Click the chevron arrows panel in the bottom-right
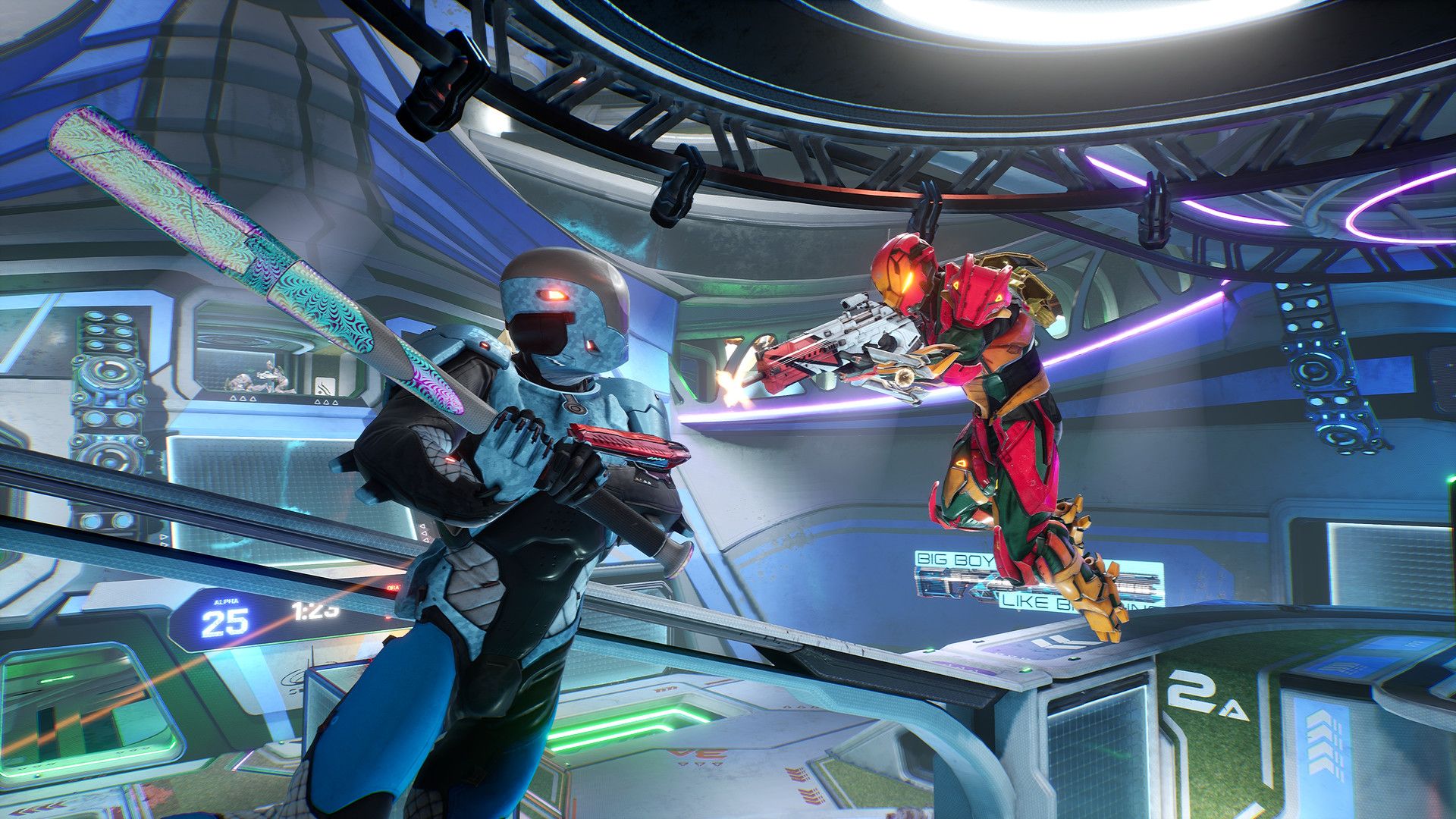This screenshot has height=819, width=1456. pos(1323,739)
